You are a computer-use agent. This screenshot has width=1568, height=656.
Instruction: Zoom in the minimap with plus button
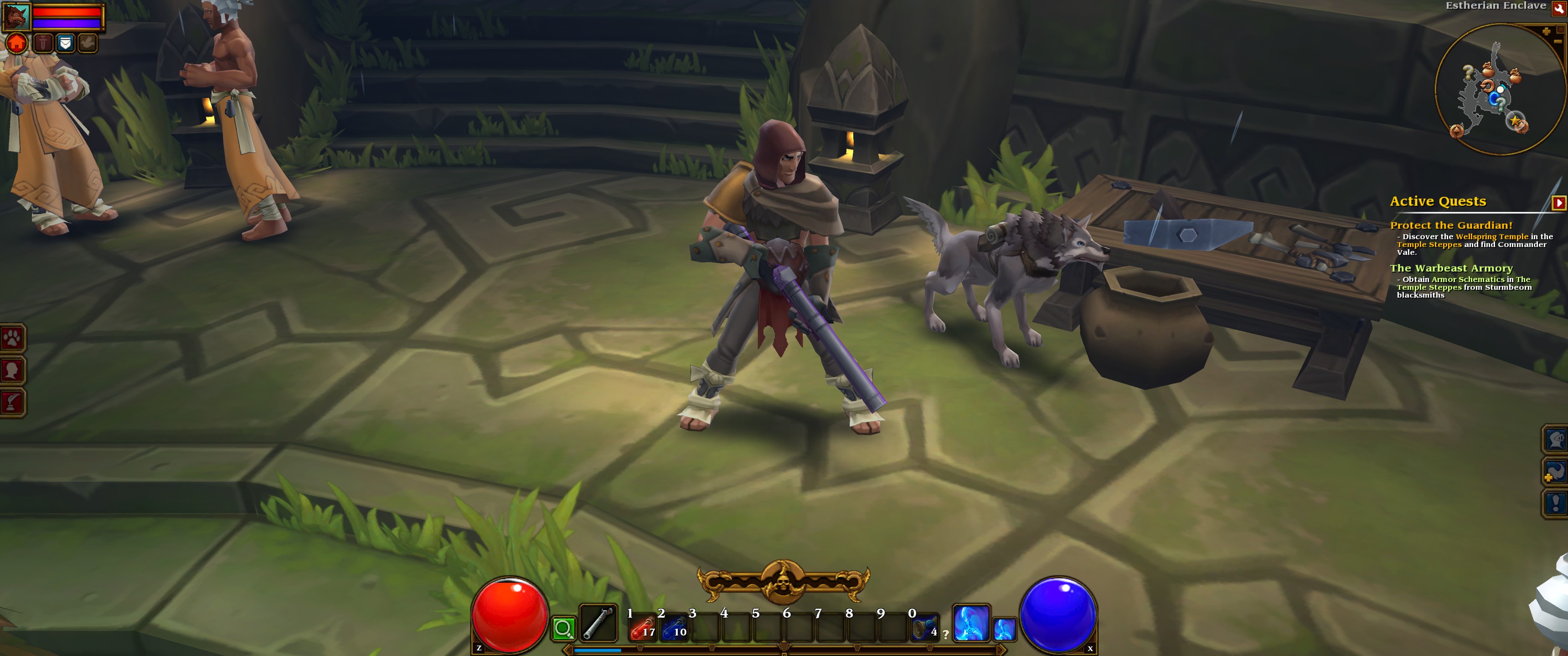pos(1546,31)
